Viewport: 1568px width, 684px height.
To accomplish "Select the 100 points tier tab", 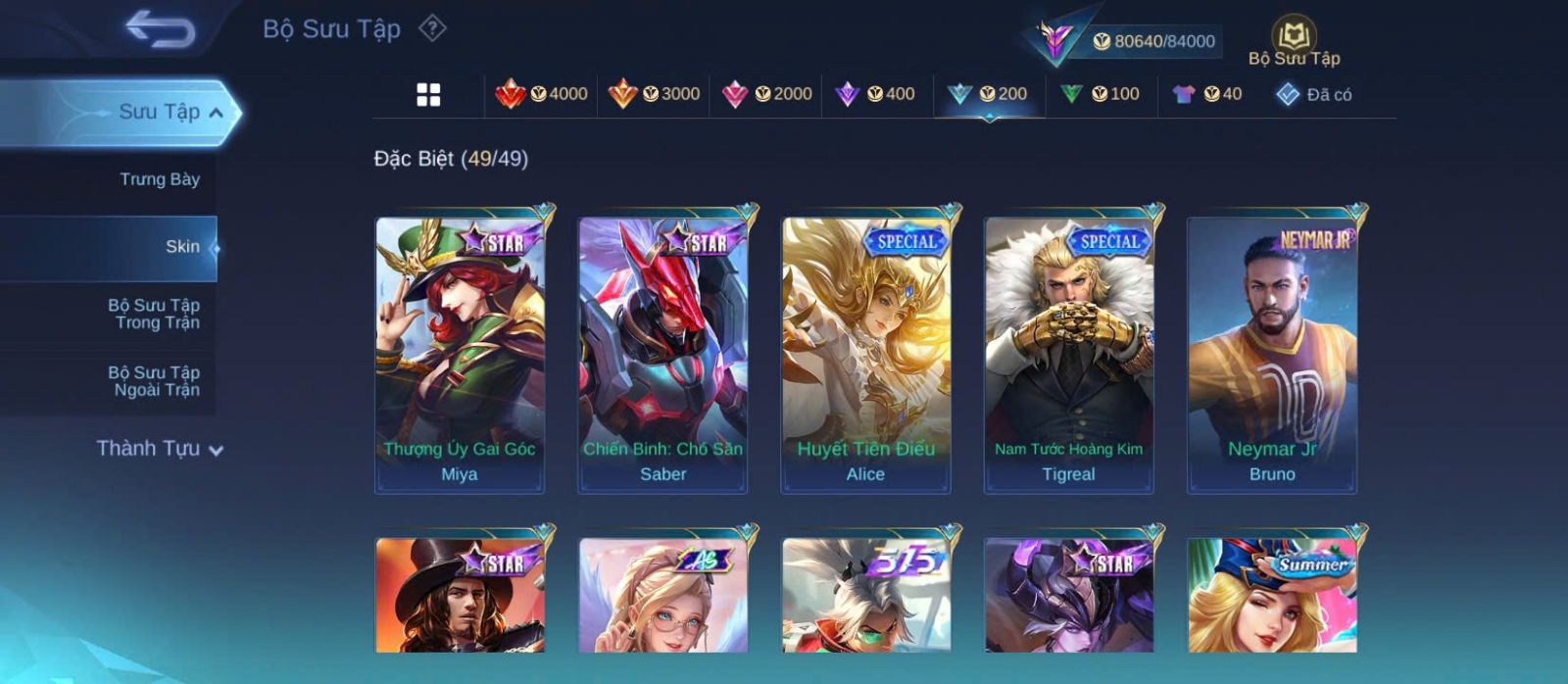I will pyautogui.click(x=1101, y=94).
